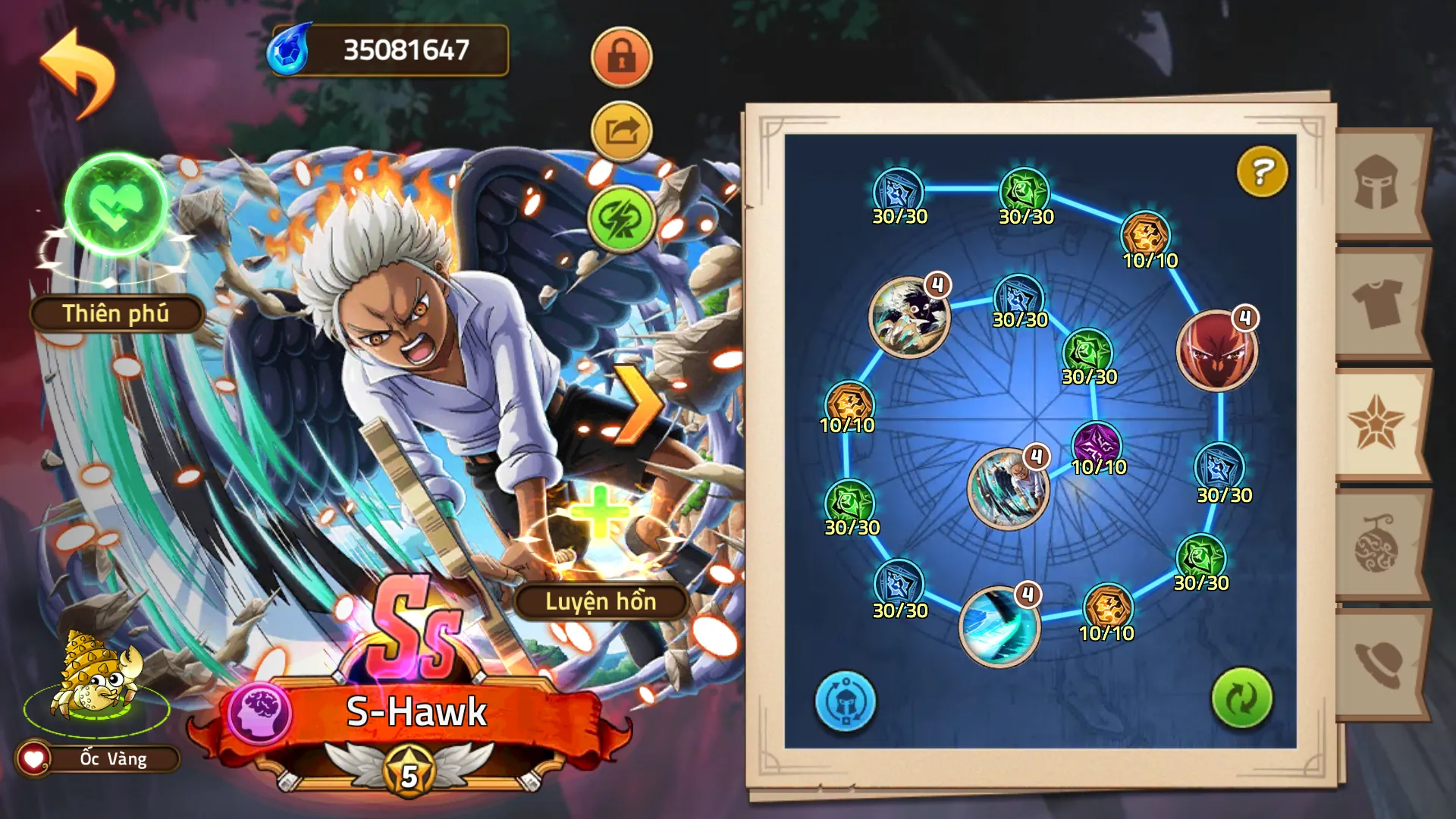The image size is (1456, 819).
Task: Switch to the shirt costume tab
Action: (x=1377, y=303)
